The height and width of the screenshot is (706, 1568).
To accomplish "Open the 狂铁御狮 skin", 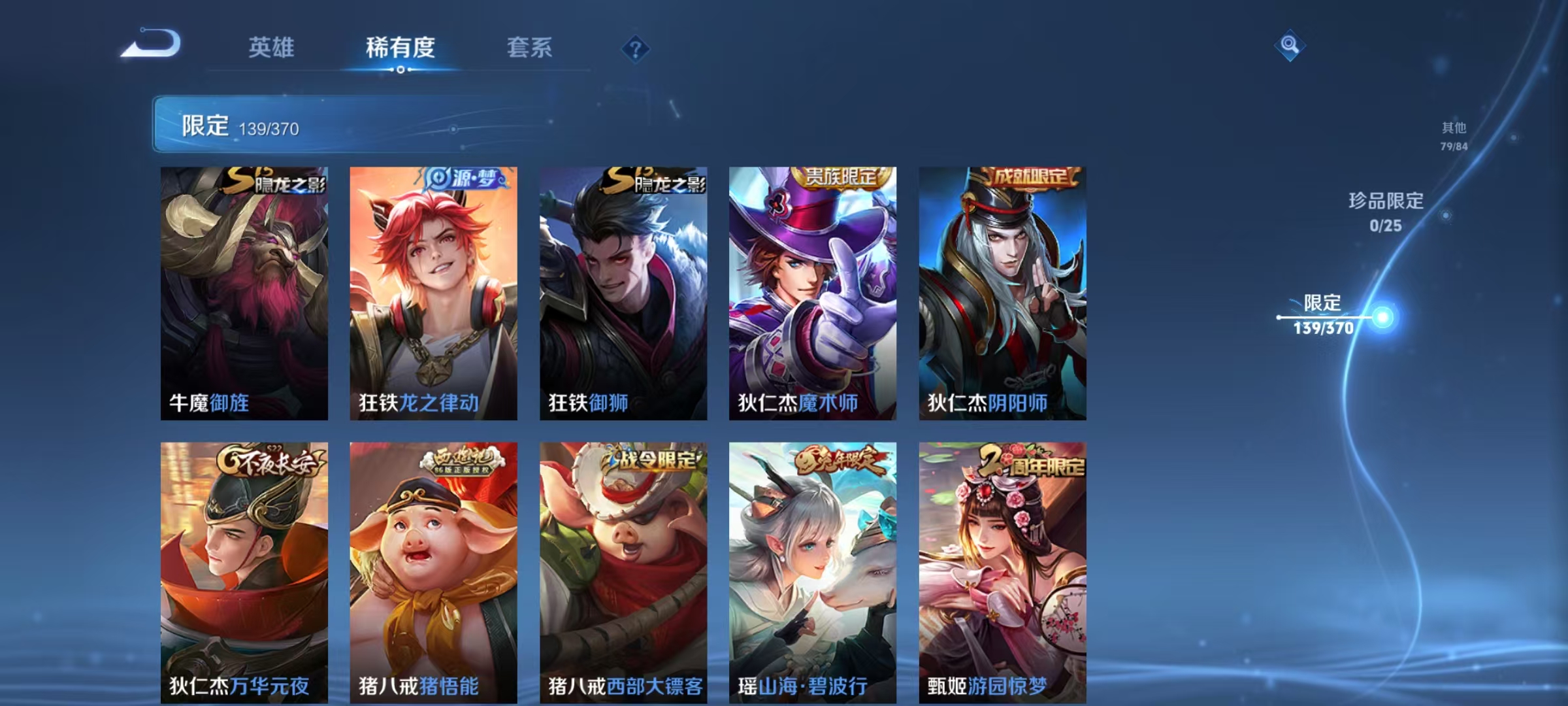I will pos(621,294).
